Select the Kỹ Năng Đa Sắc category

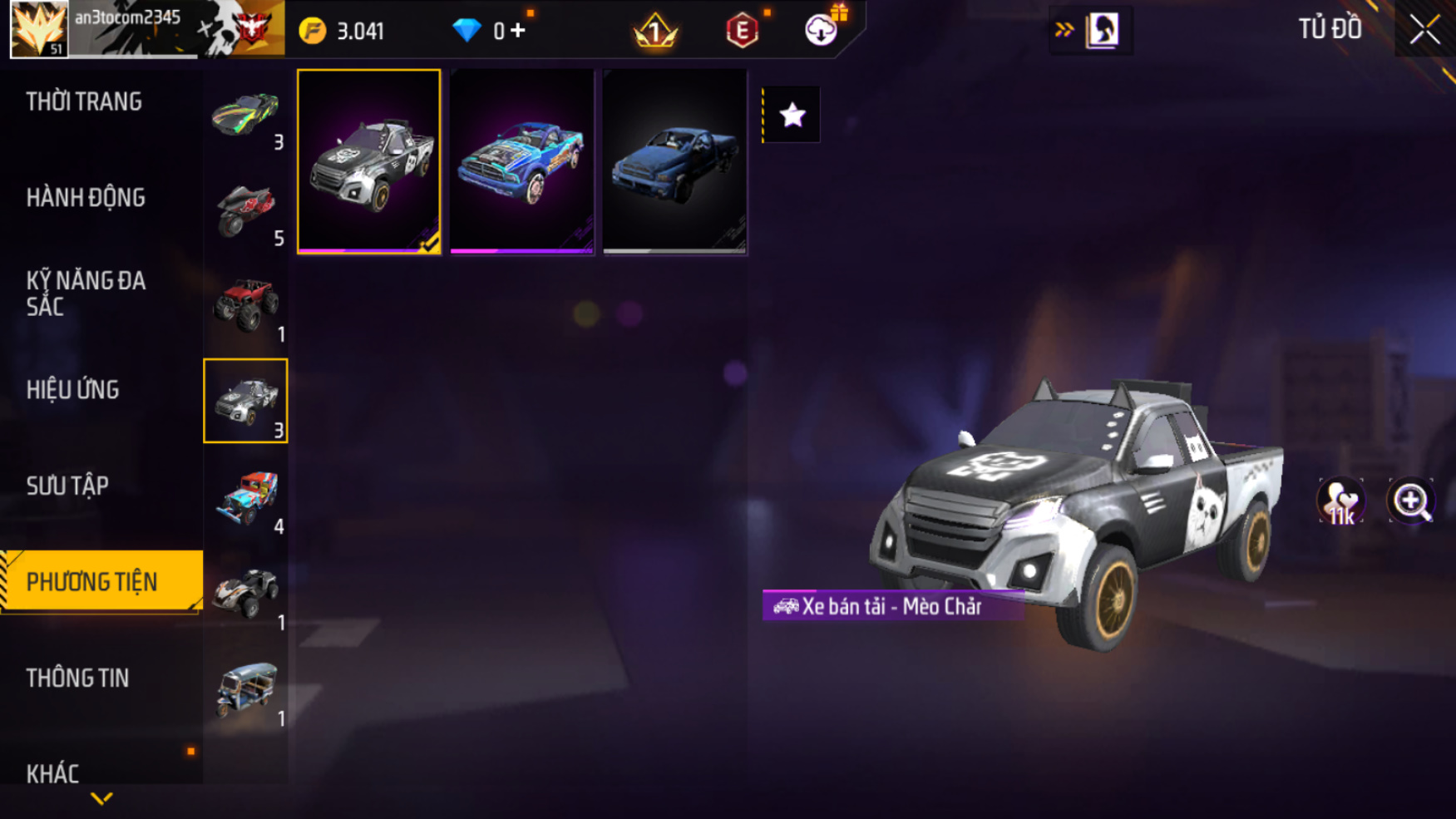tap(86, 293)
